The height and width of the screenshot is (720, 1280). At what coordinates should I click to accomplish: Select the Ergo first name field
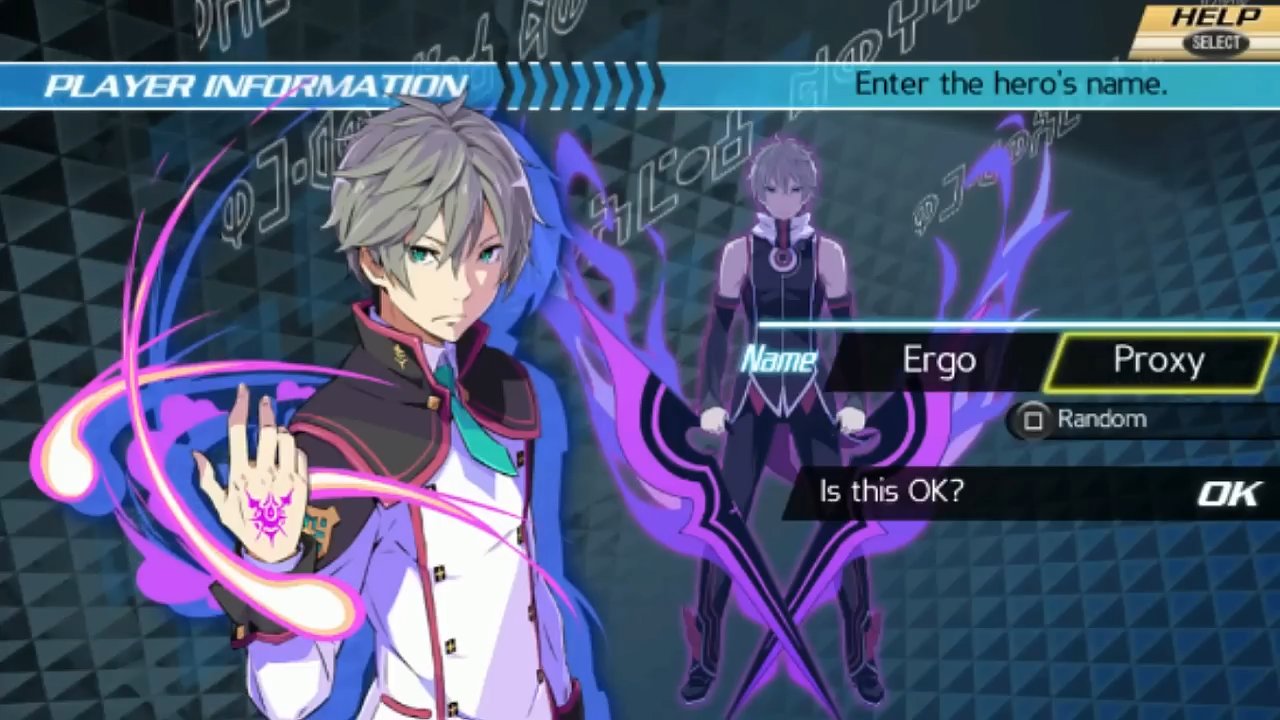(939, 361)
